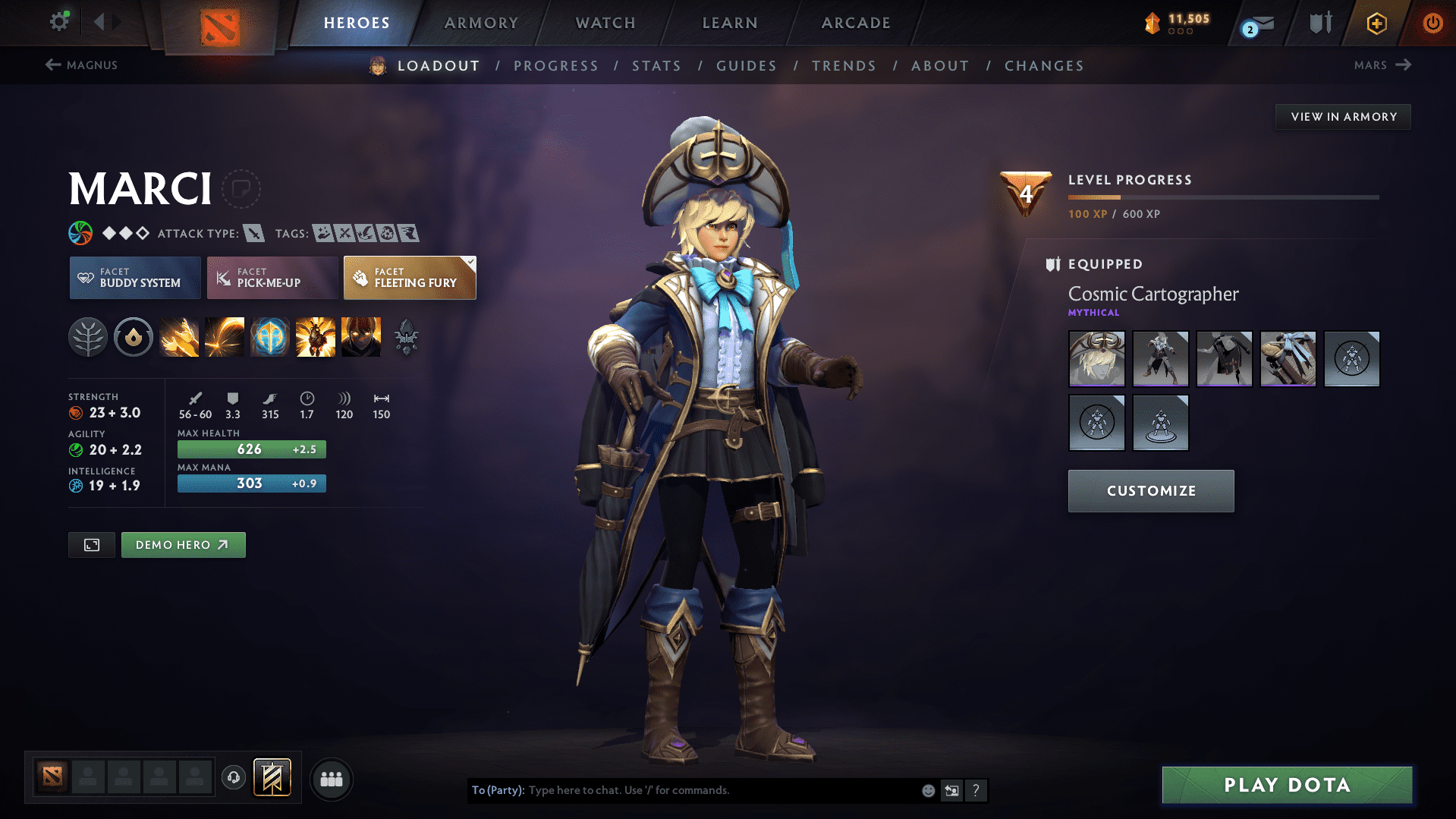Image resolution: width=1456 pixels, height=819 pixels.
Task: Open the Changes subtab
Action: point(1044,66)
